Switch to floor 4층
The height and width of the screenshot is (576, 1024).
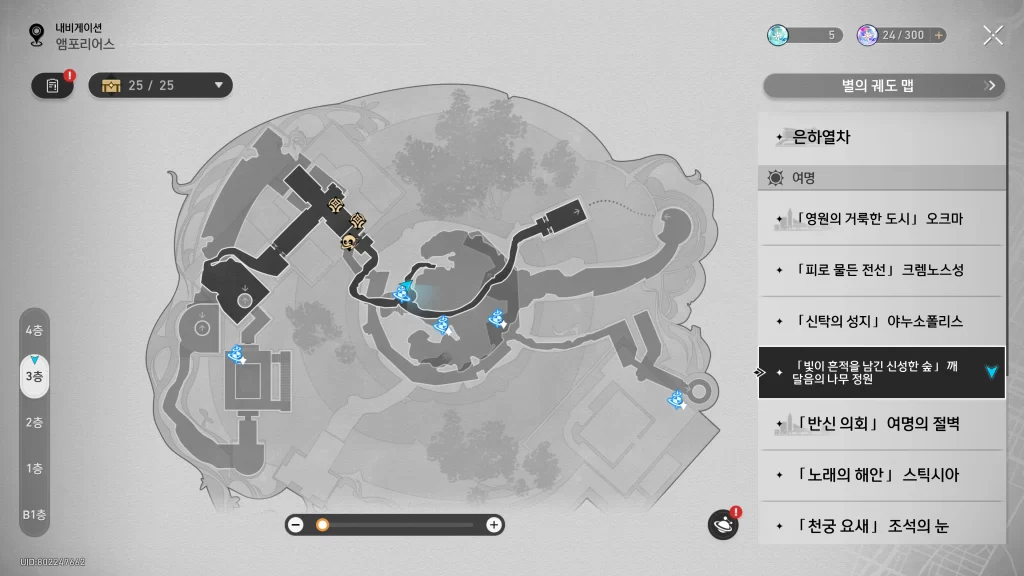point(34,330)
